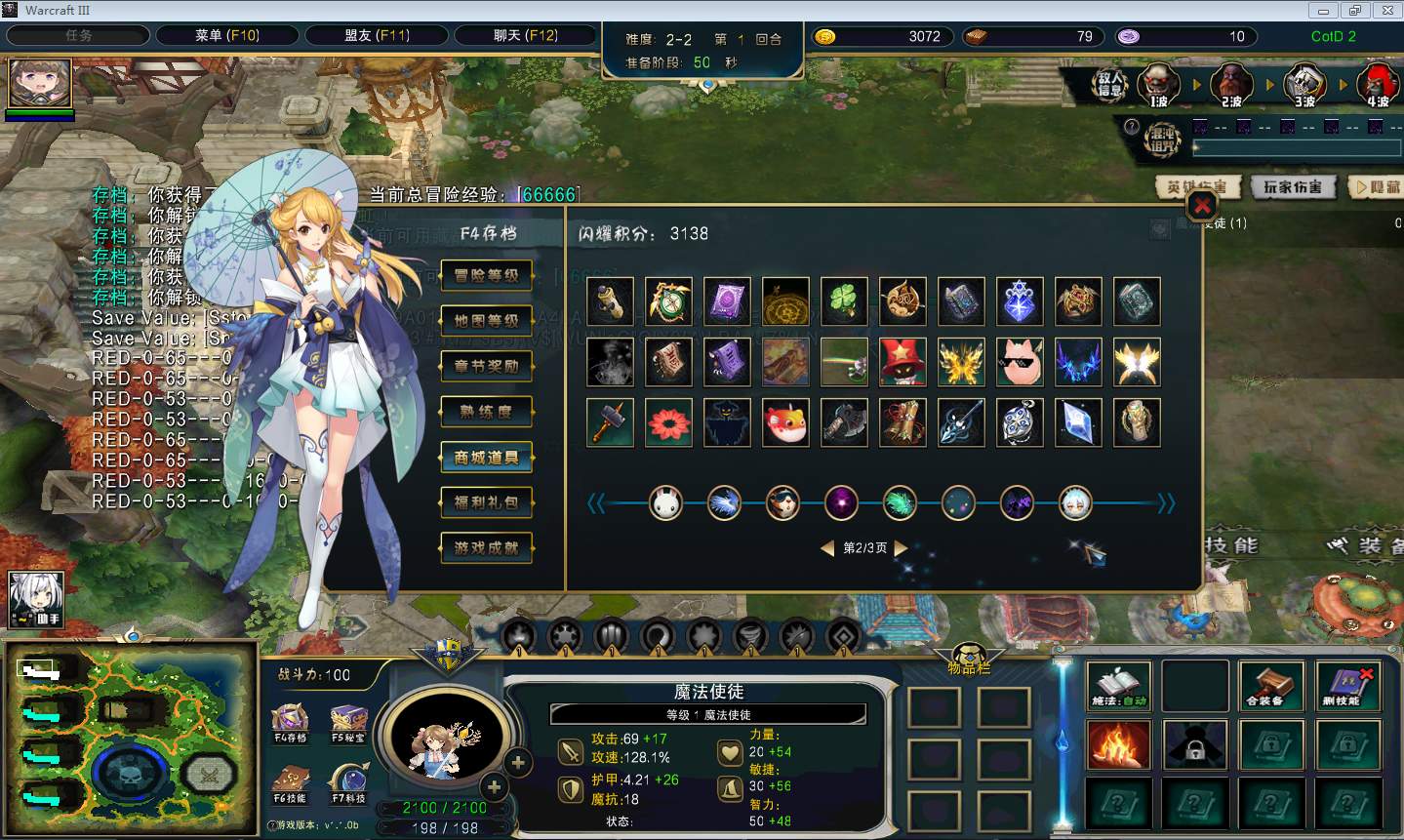Screen dimensions: 1404x840
Task: Close the F4存档 panel with red X
Action: [1202, 206]
